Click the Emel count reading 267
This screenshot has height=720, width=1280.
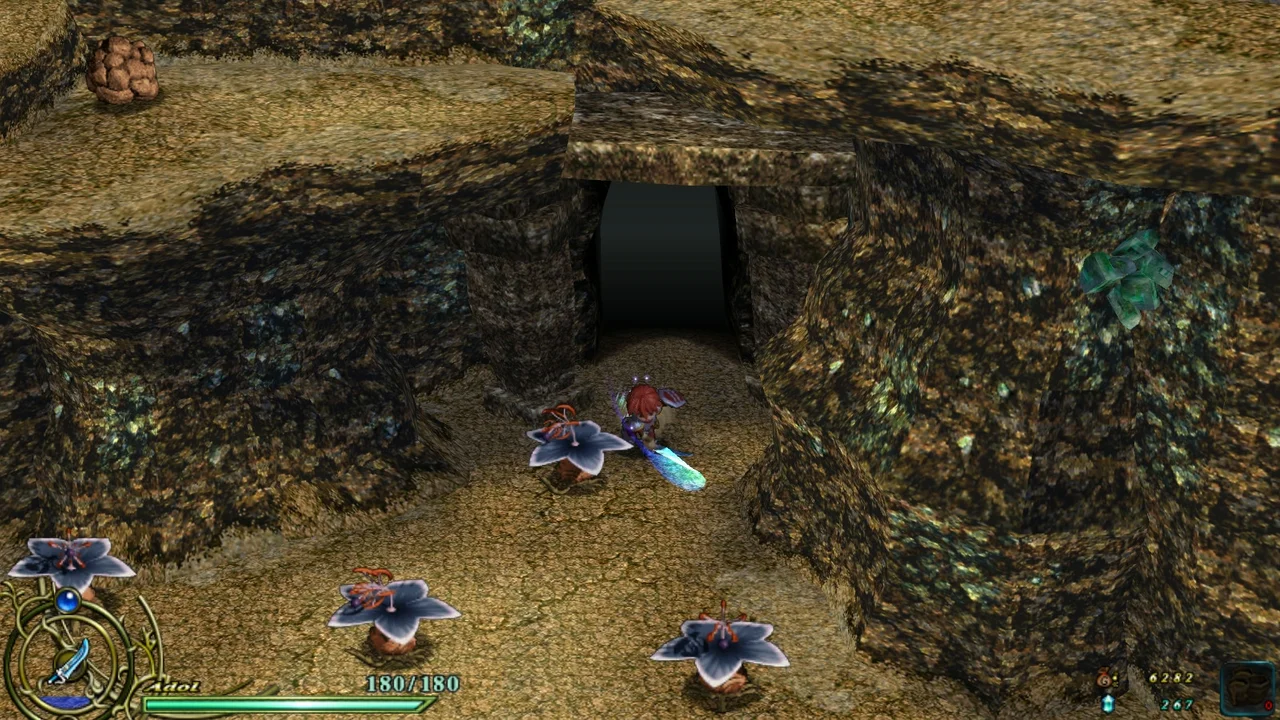coord(1177,705)
